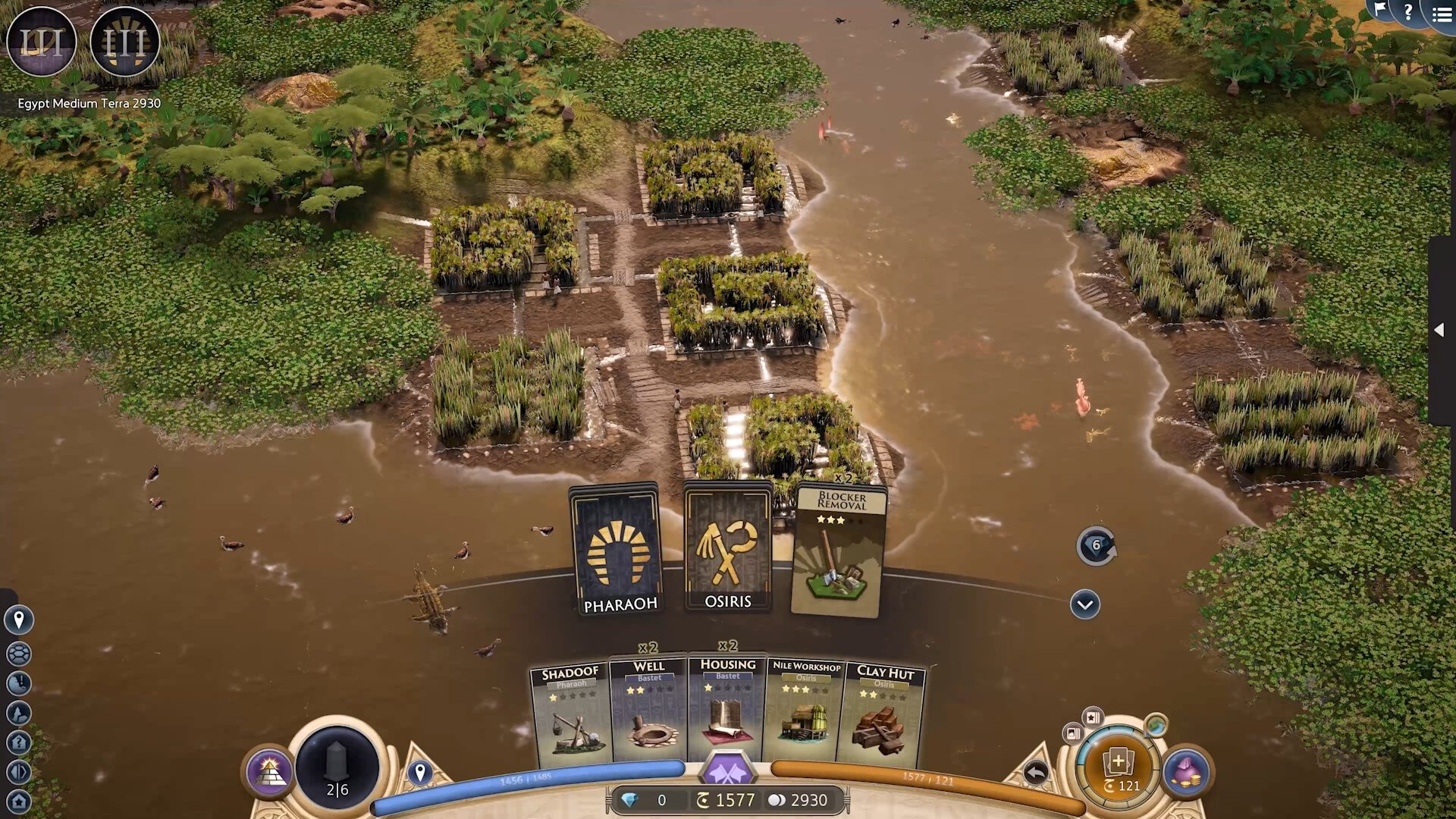
Task: Select the Blocker Removal card
Action: (x=839, y=551)
